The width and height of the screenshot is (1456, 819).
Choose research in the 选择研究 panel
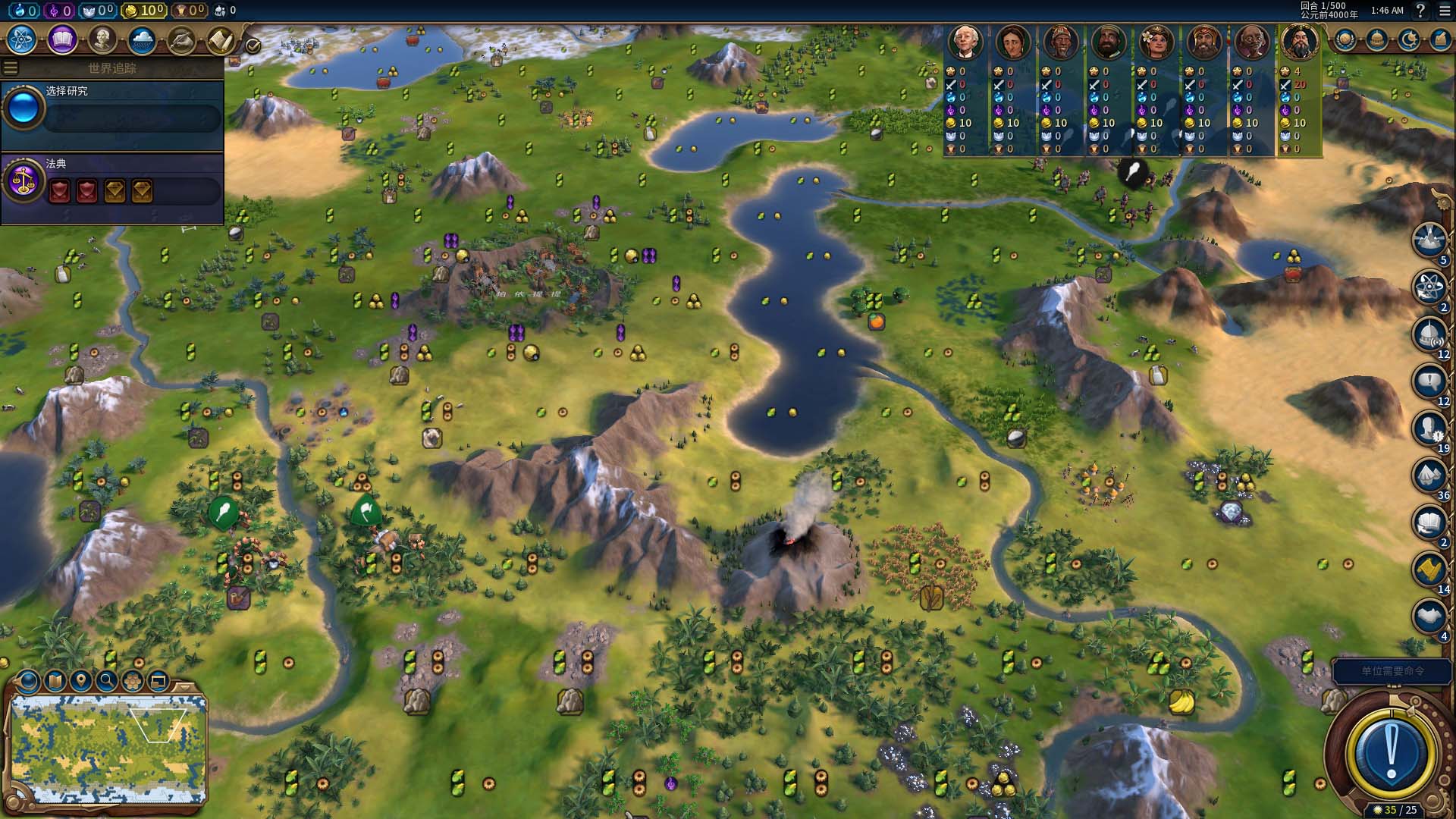[112, 110]
